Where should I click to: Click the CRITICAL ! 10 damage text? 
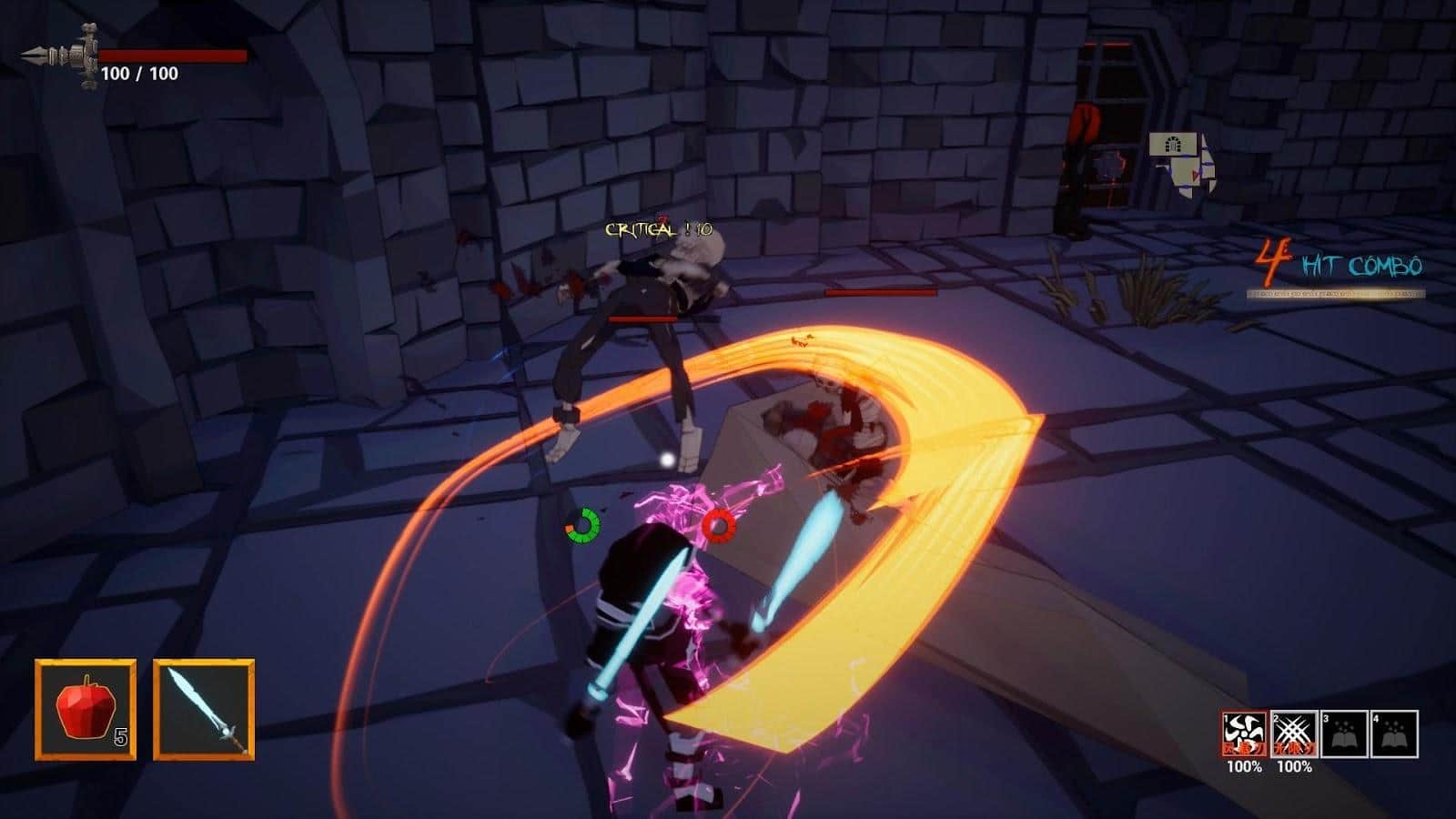click(x=657, y=228)
